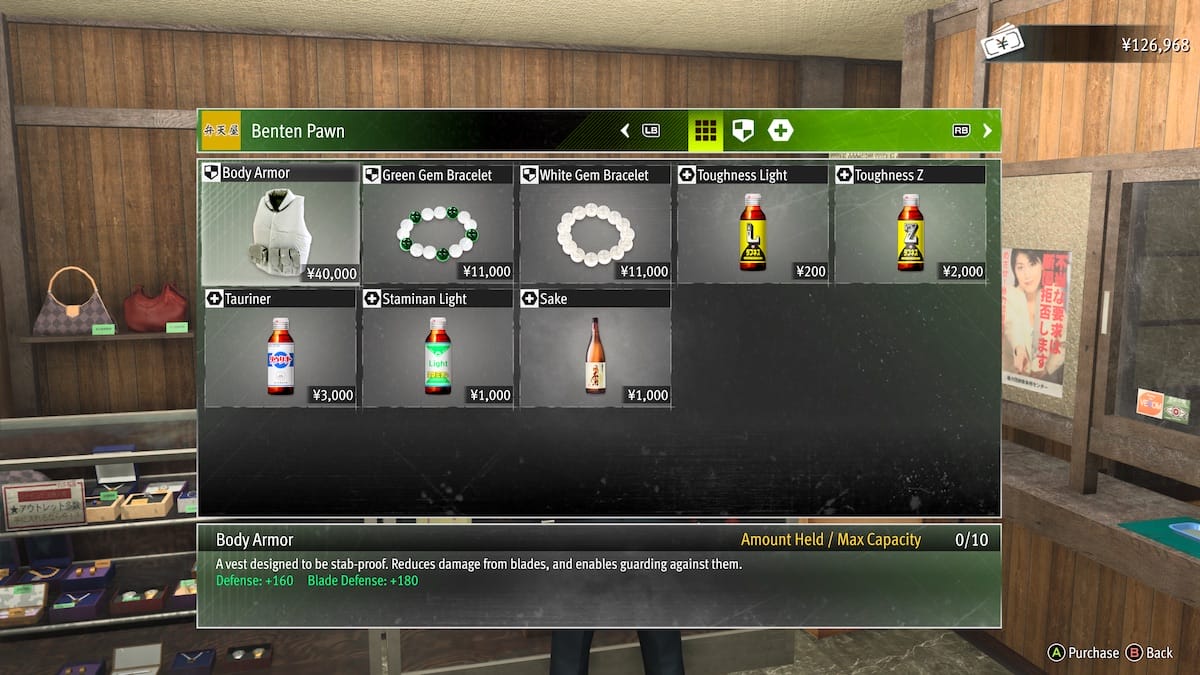The width and height of the screenshot is (1200, 675).
Task: Advance to the next shop category arrow
Action: [987, 130]
